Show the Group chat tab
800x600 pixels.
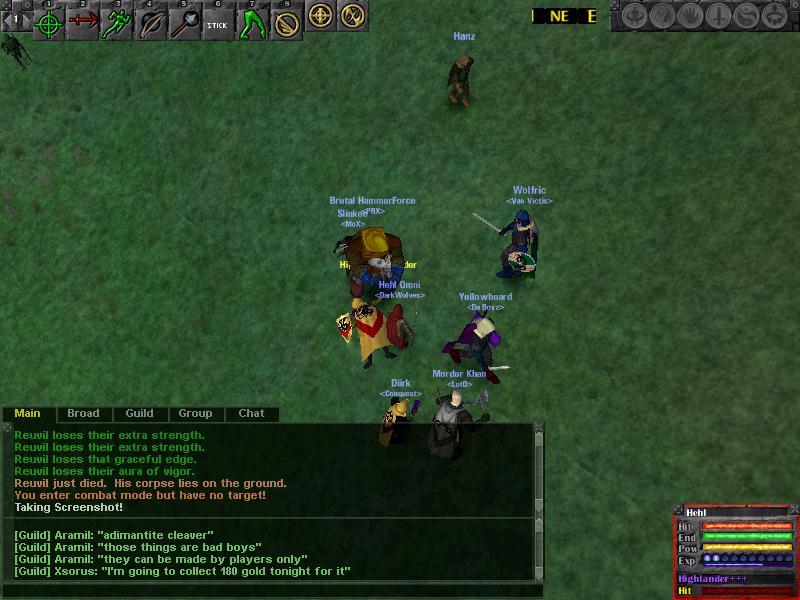[x=195, y=413]
